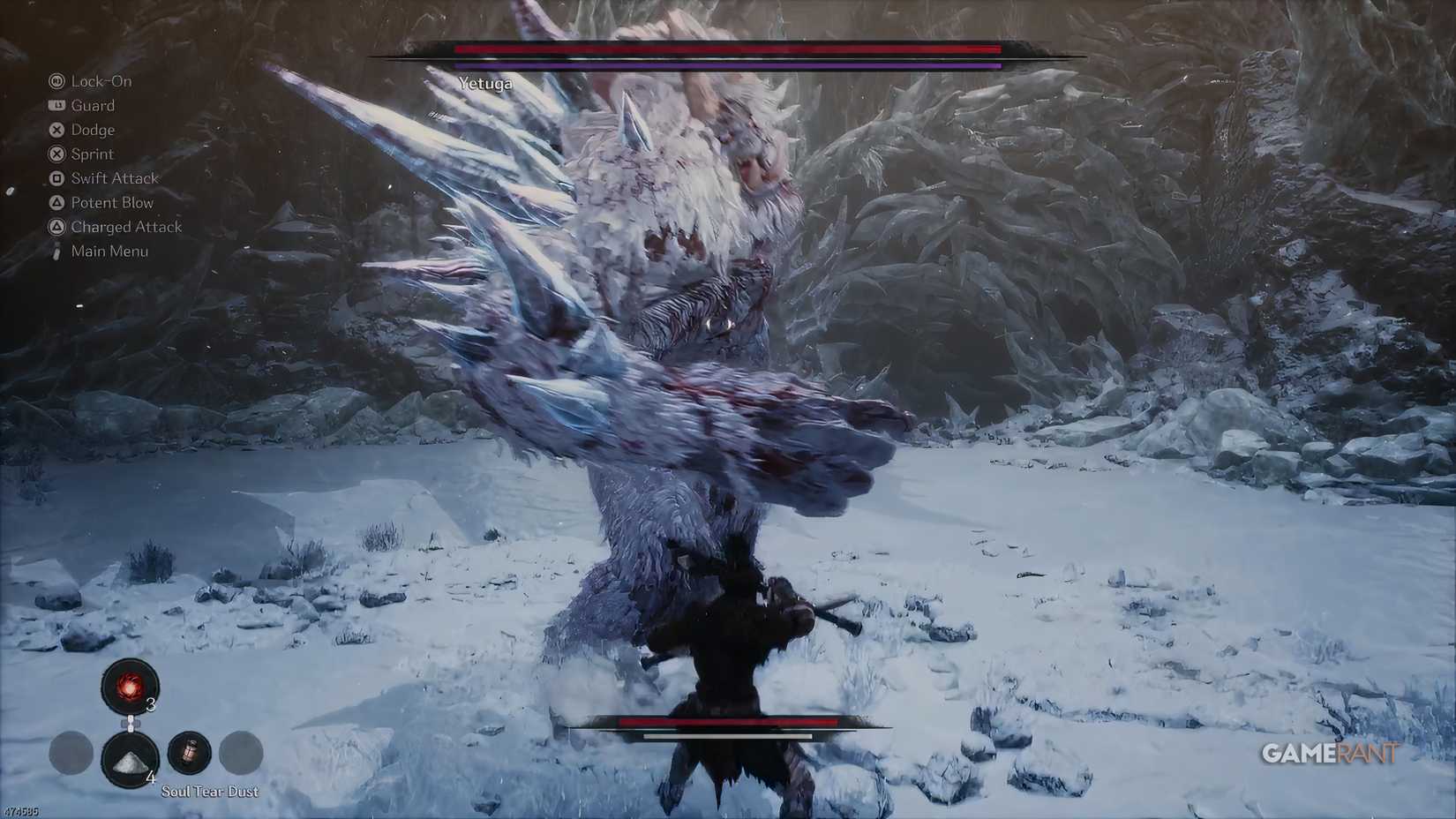This screenshot has width=1456, height=819.
Task: Select the Soul Tear Dust label
Action: tap(208, 791)
